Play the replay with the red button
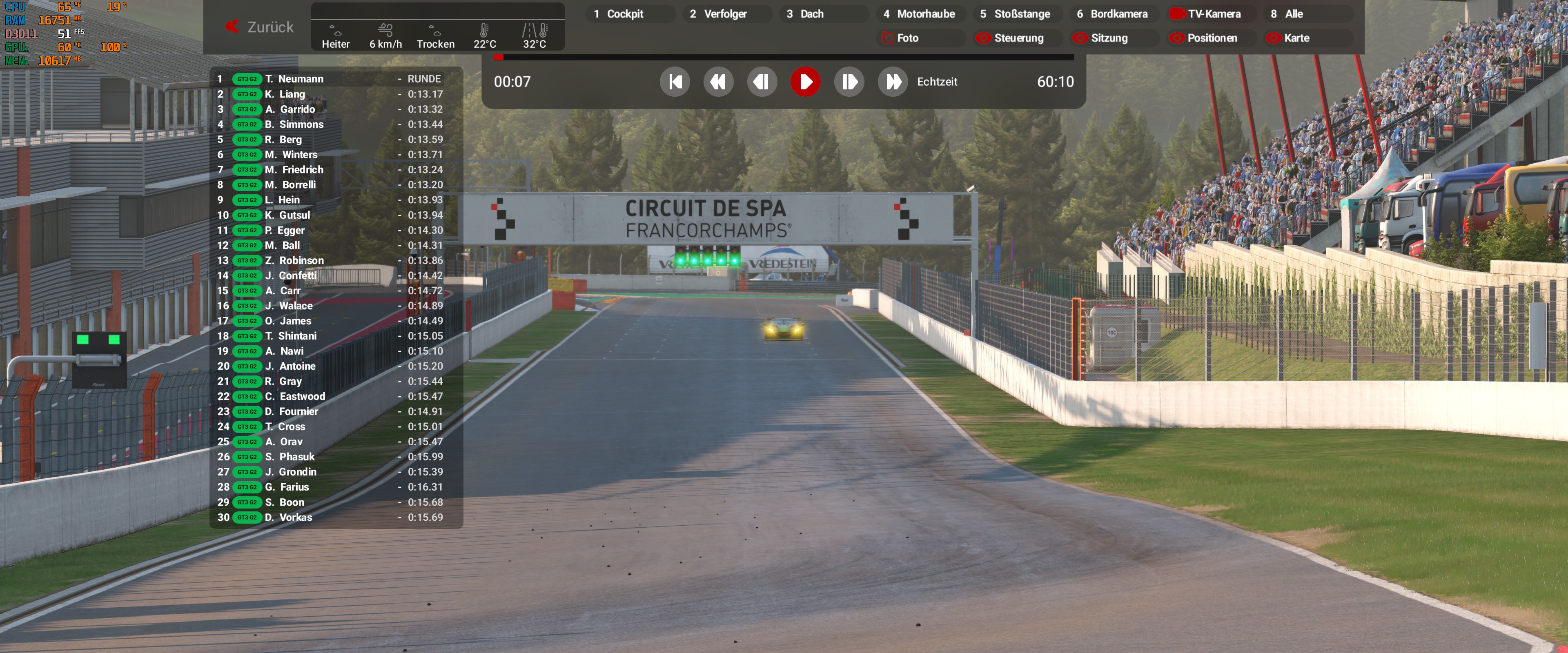This screenshot has width=1568, height=653. coord(805,82)
